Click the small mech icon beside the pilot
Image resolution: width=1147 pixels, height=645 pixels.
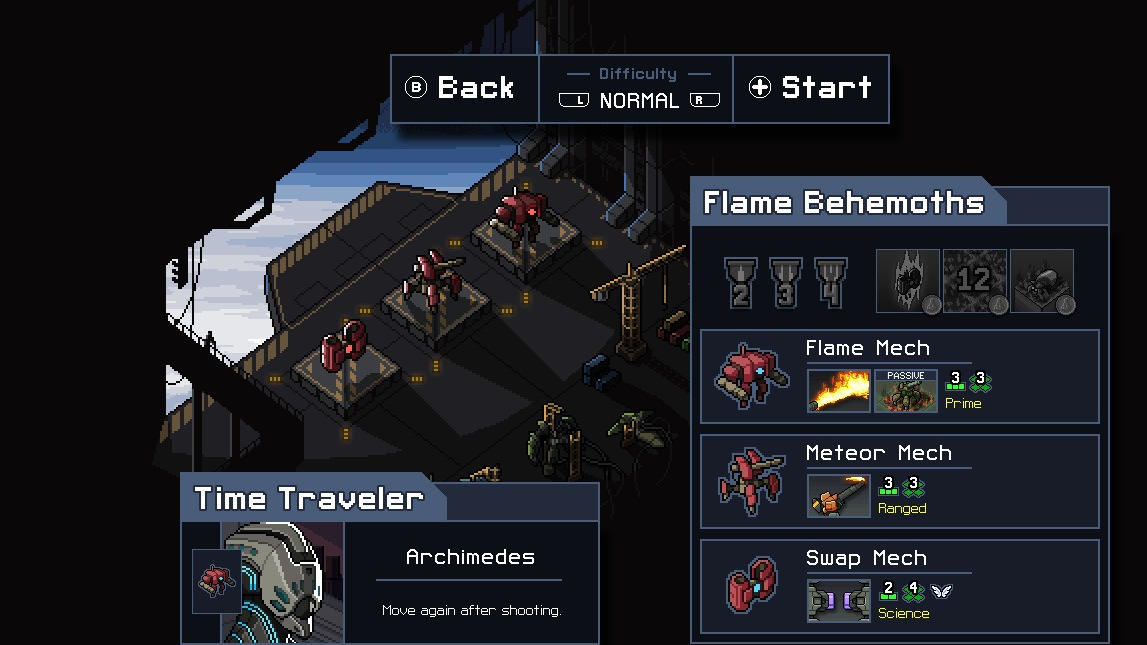pos(216,580)
